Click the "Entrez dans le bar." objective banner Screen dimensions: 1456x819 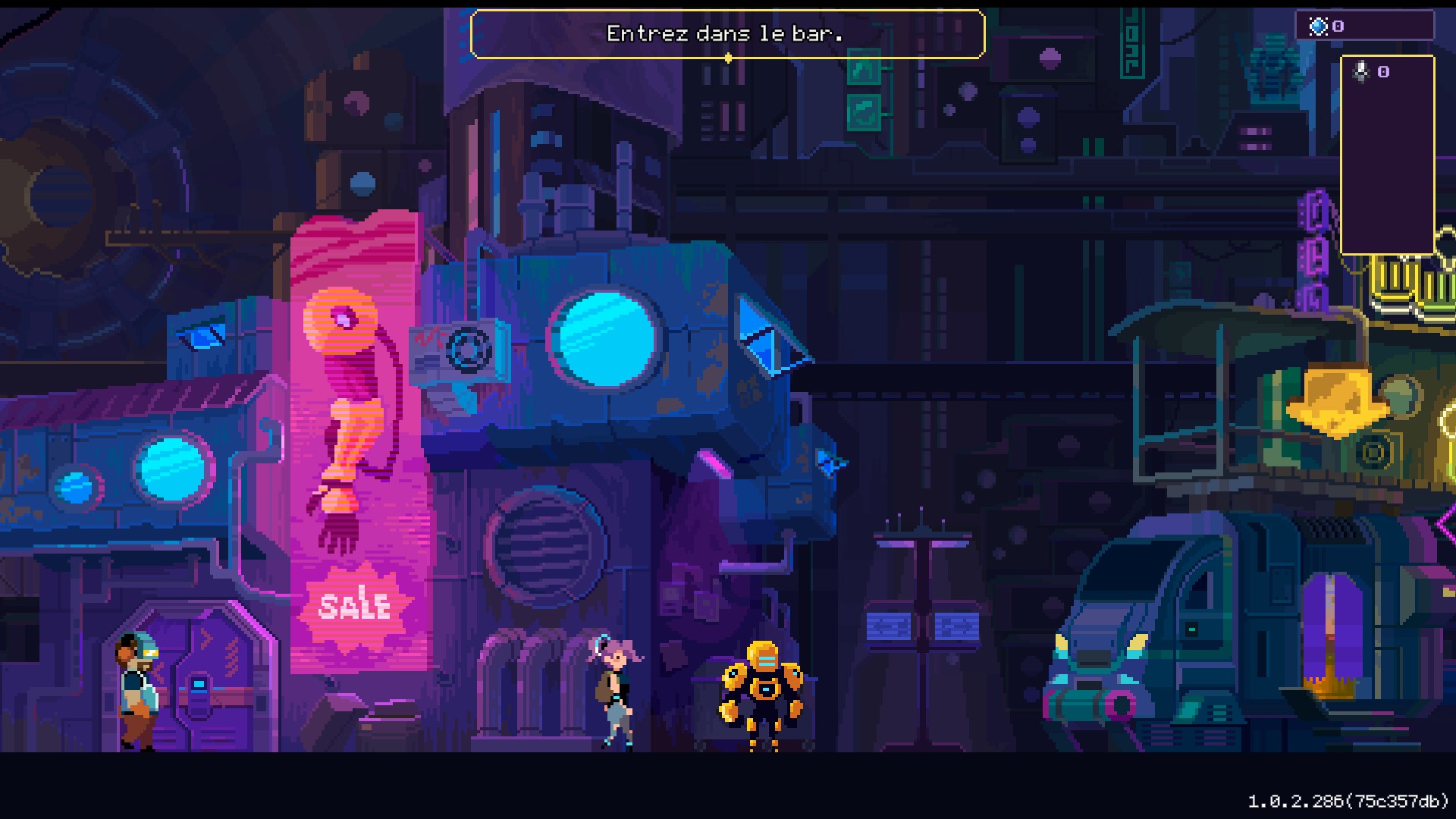coord(726,34)
